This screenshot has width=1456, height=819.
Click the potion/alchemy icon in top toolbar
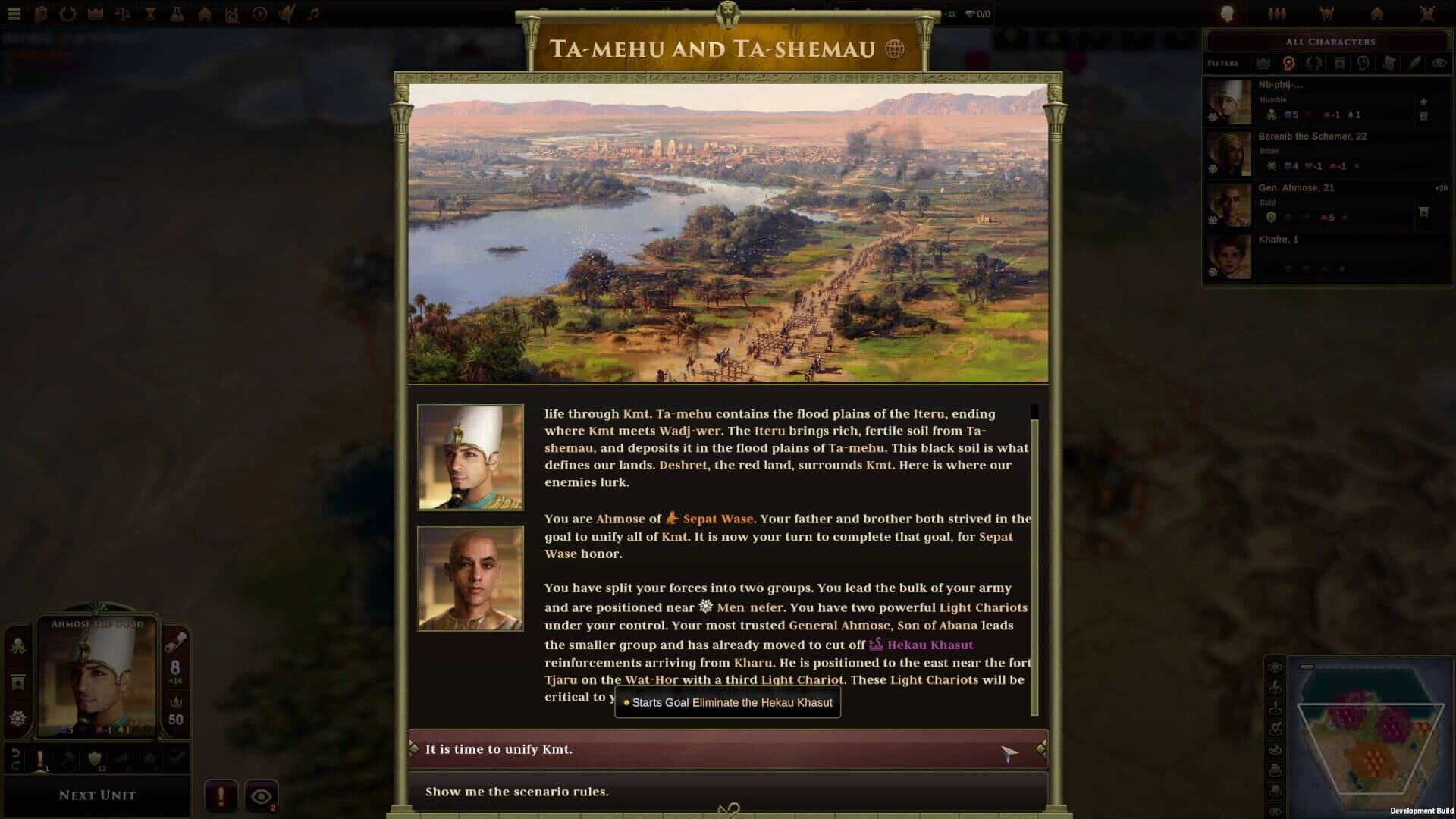[177, 13]
